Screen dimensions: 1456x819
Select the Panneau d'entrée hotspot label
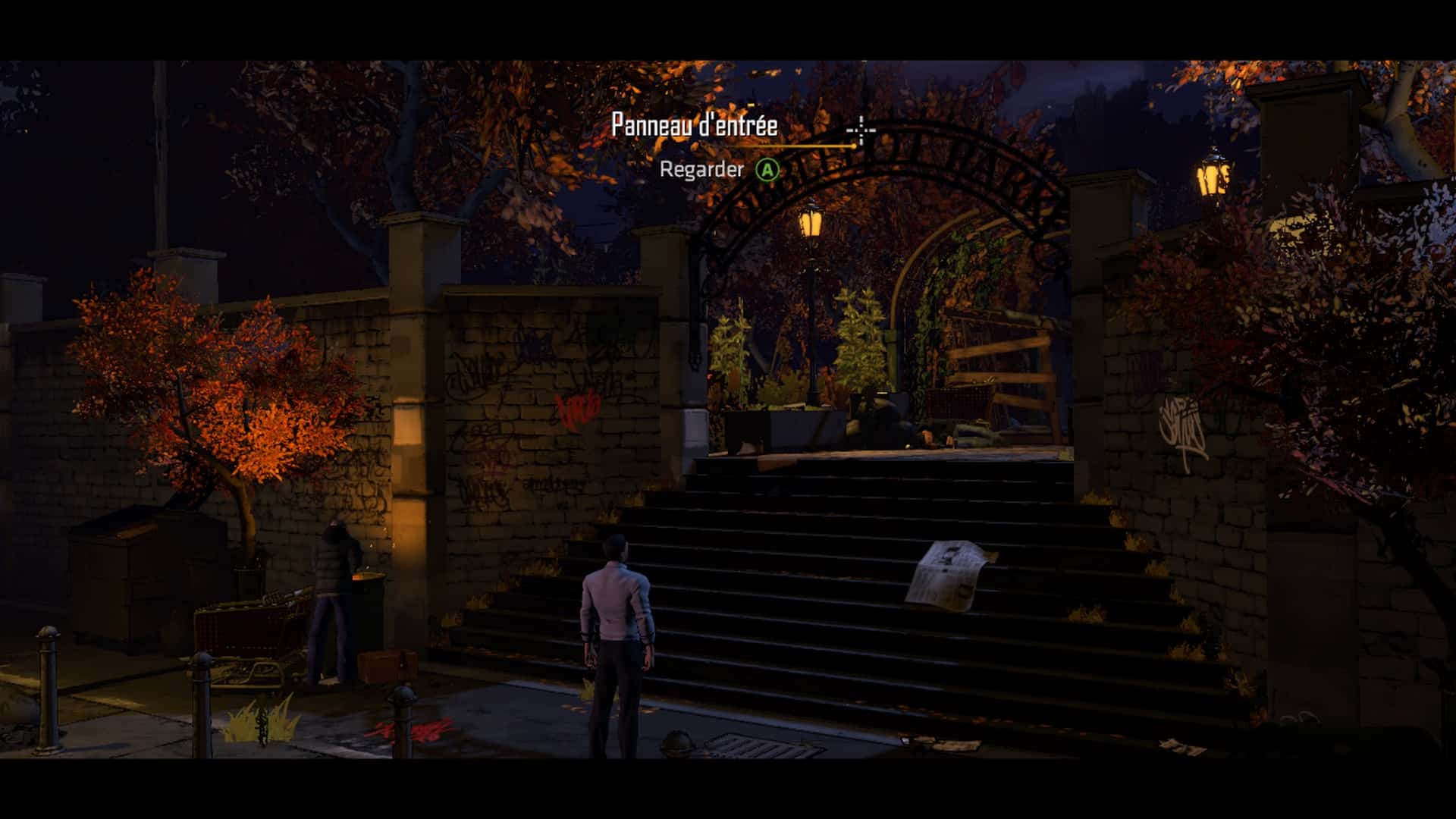[x=694, y=125]
